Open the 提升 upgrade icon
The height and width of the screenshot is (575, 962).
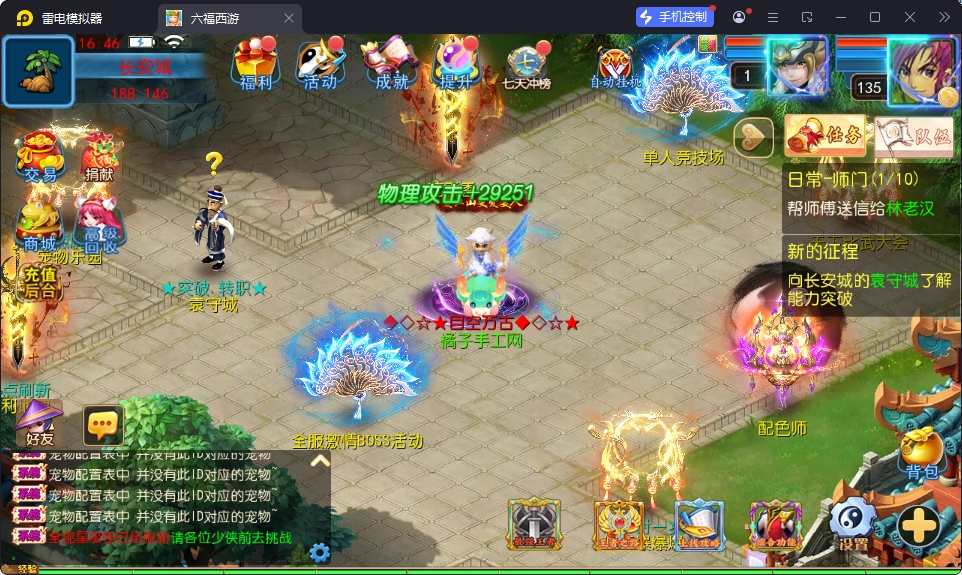(456, 65)
